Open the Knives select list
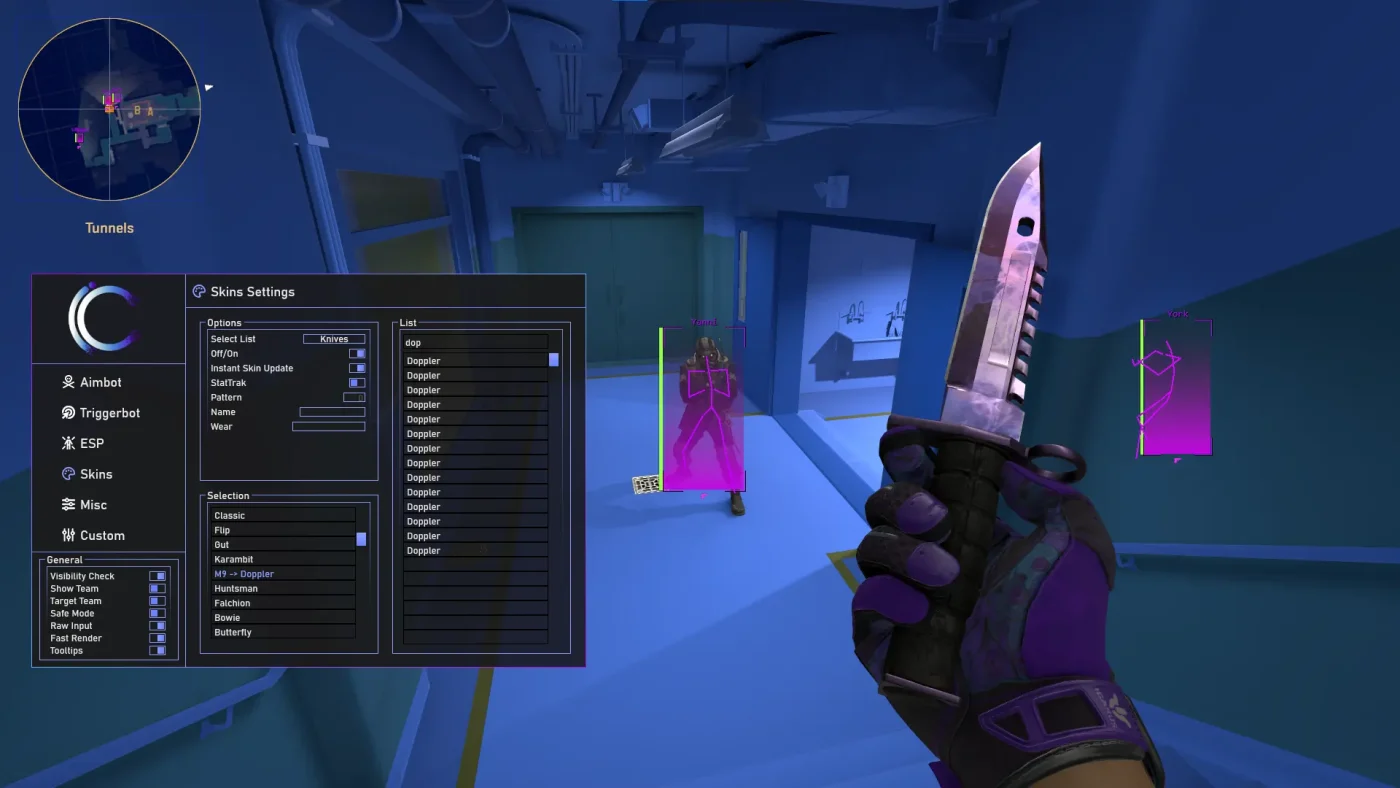Screen dimensions: 1400x788 coord(334,338)
